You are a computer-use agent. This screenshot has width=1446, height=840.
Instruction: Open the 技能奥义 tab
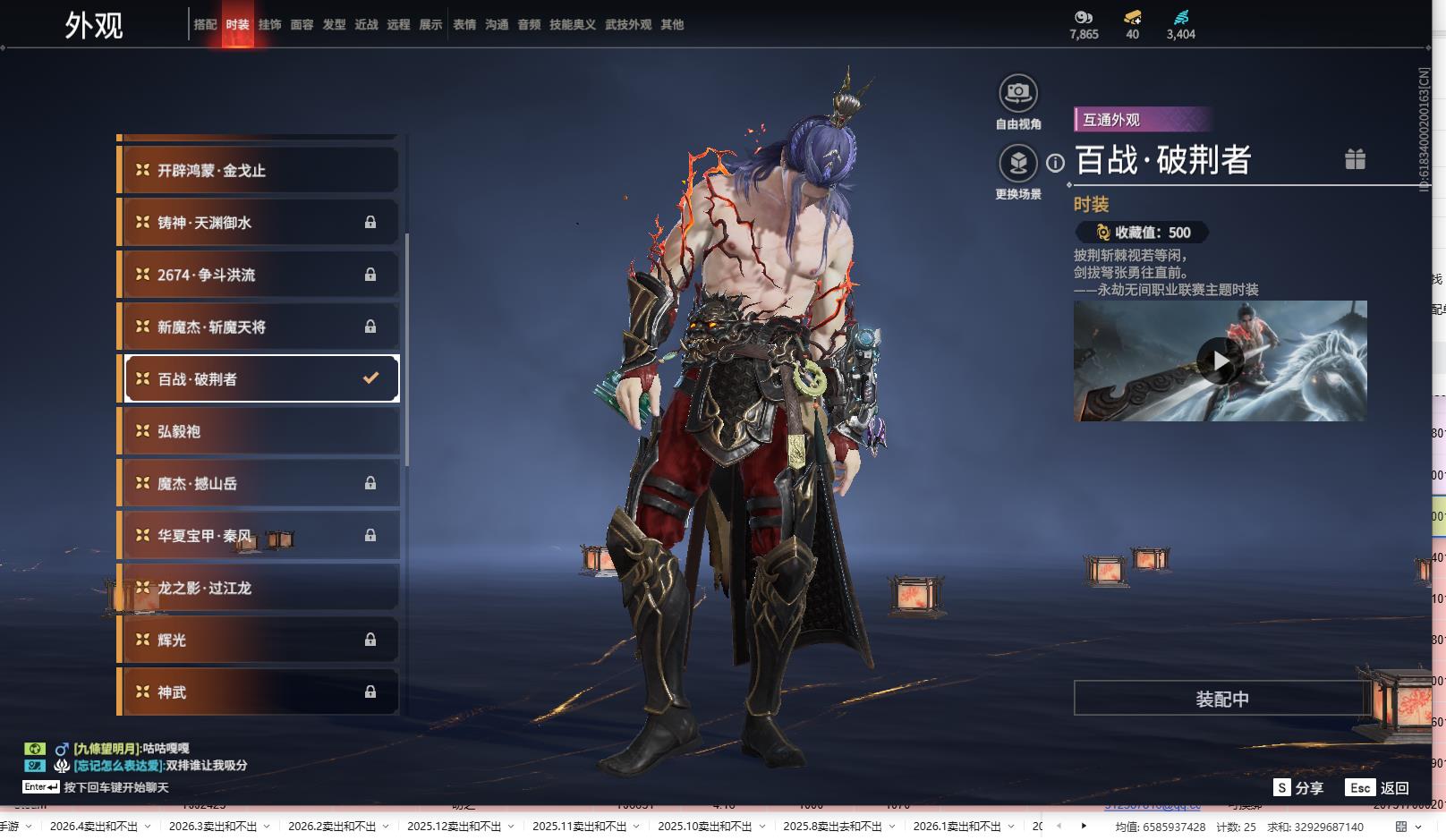tap(572, 25)
